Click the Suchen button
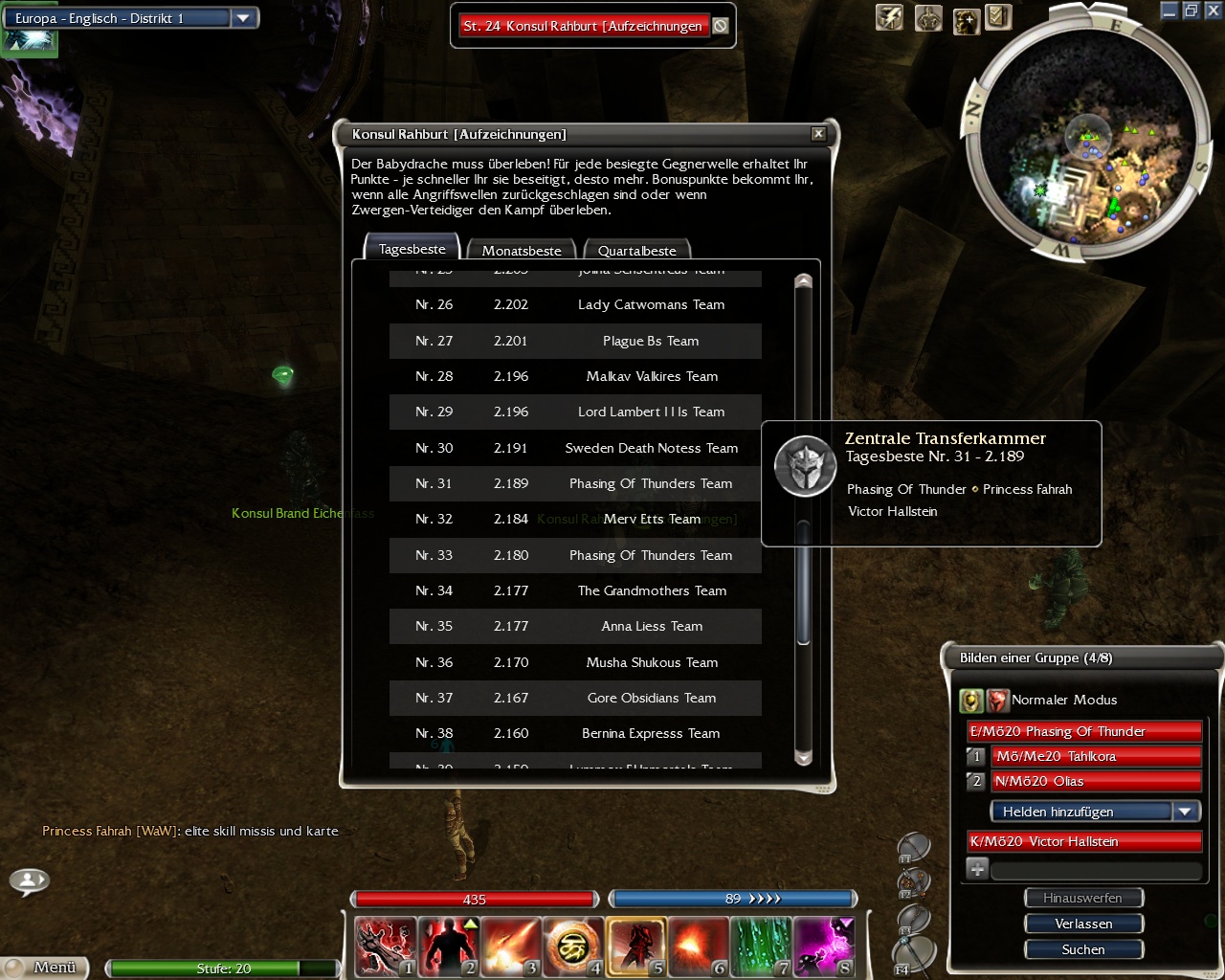Screen dimensions: 1225x980 pyautogui.click(x=1083, y=949)
